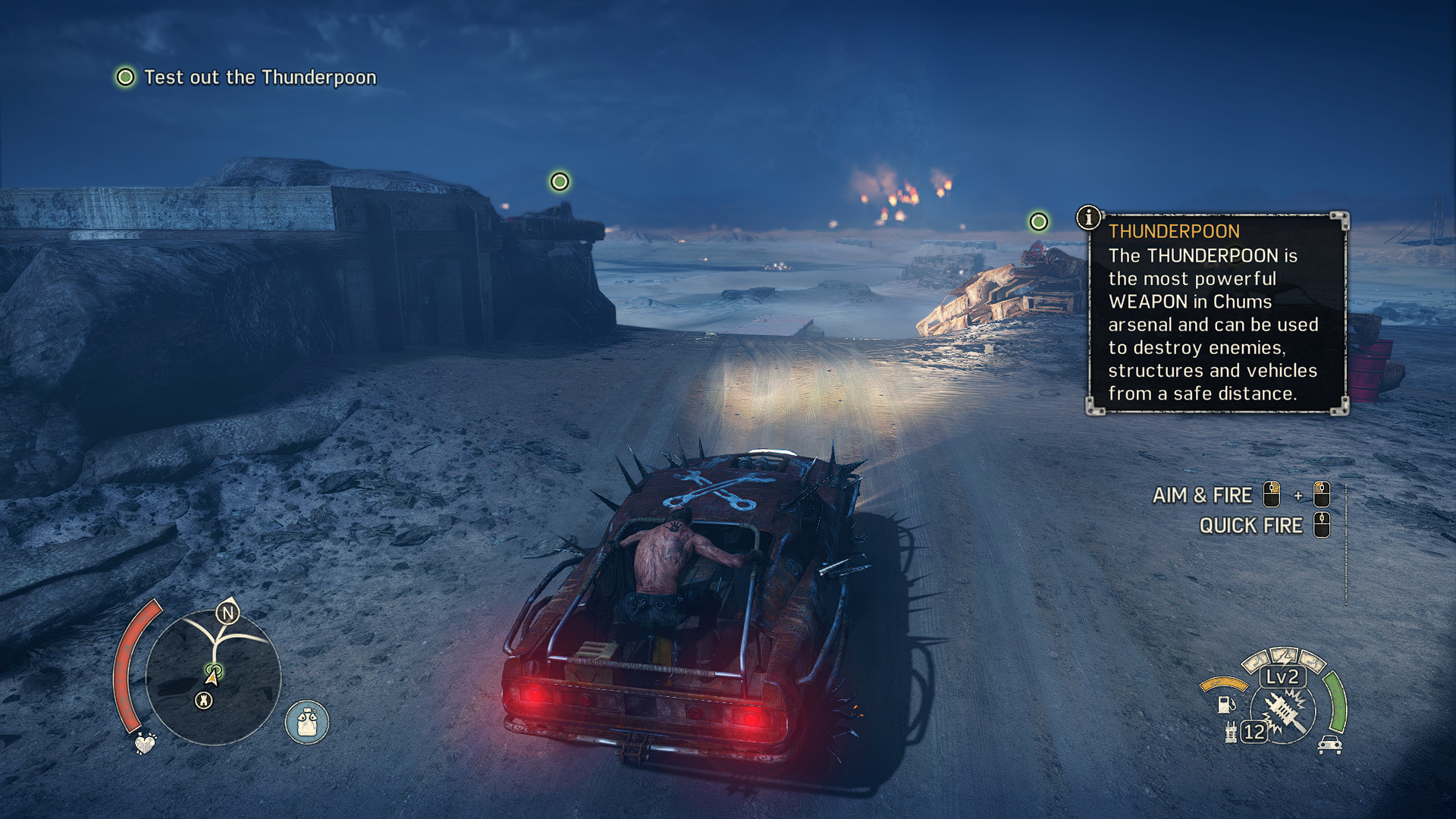This screenshot has height=819, width=1456.
Task: Click the info icon on Thunderpoon tooltip
Action: click(1089, 218)
